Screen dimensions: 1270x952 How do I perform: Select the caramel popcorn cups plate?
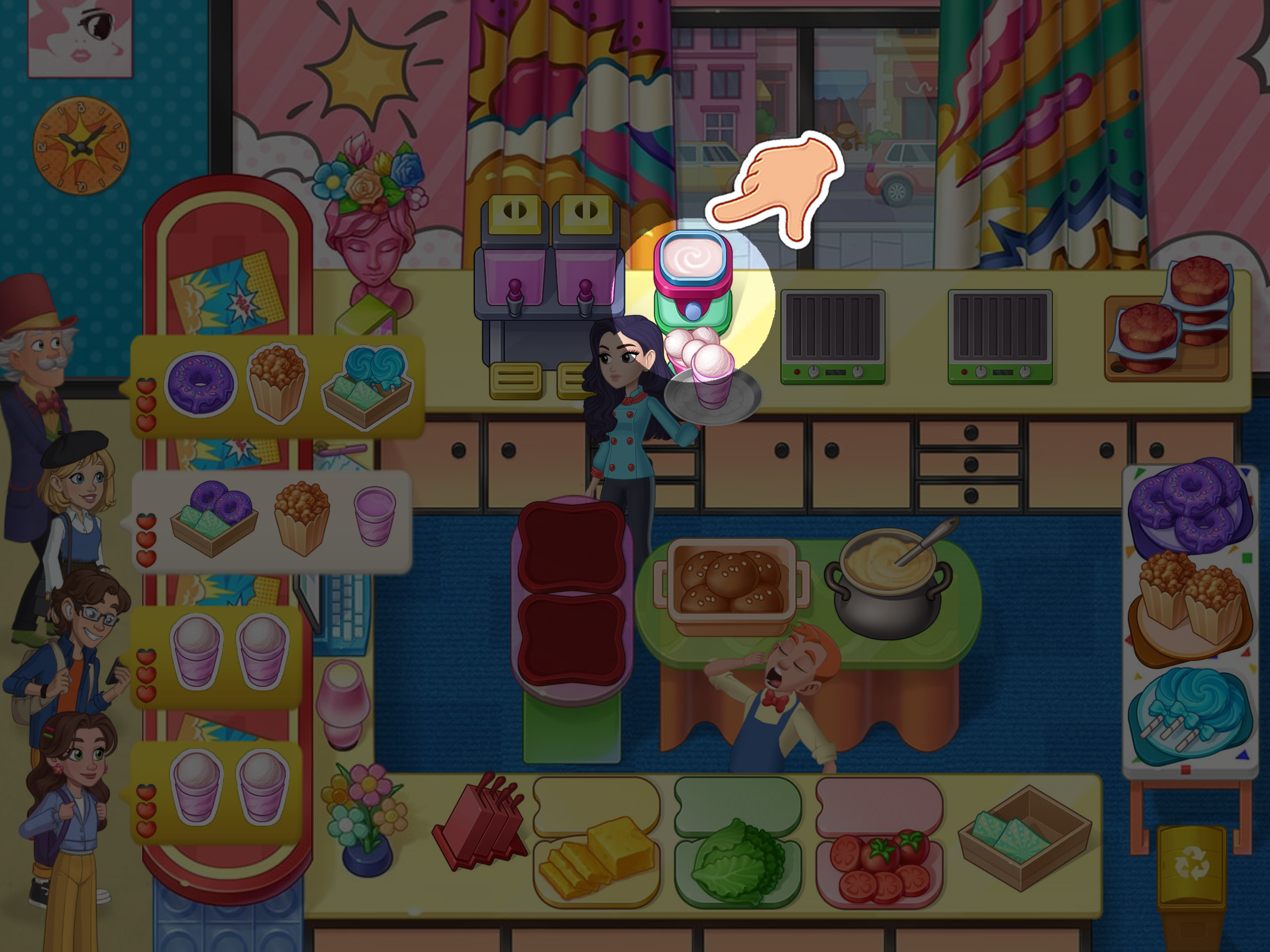pos(1189,605)
